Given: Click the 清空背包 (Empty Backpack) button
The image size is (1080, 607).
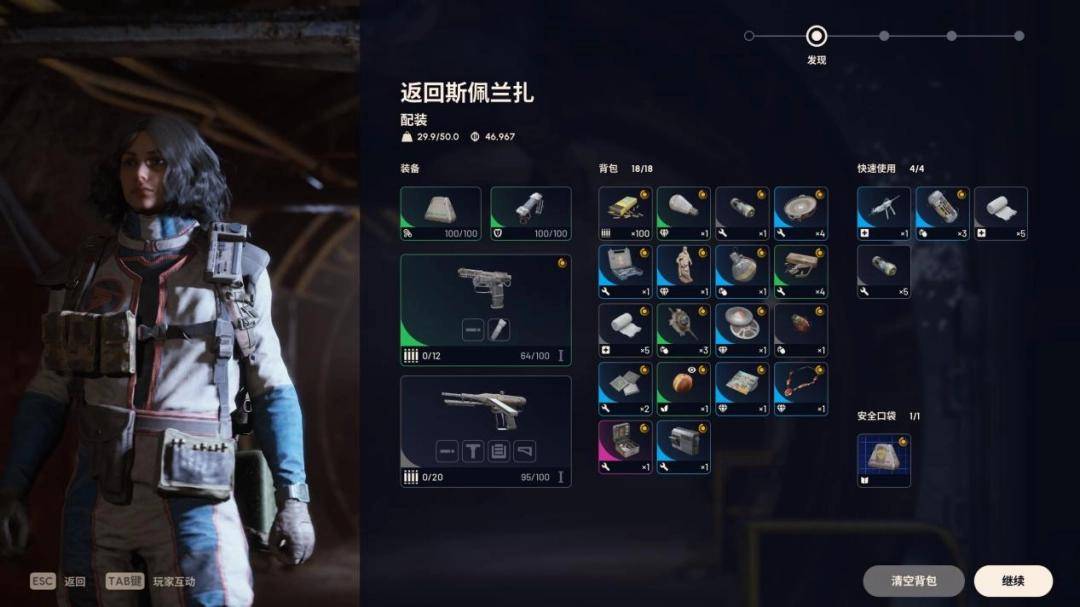Looking at the screenshot, I should (x=913, y=581).
